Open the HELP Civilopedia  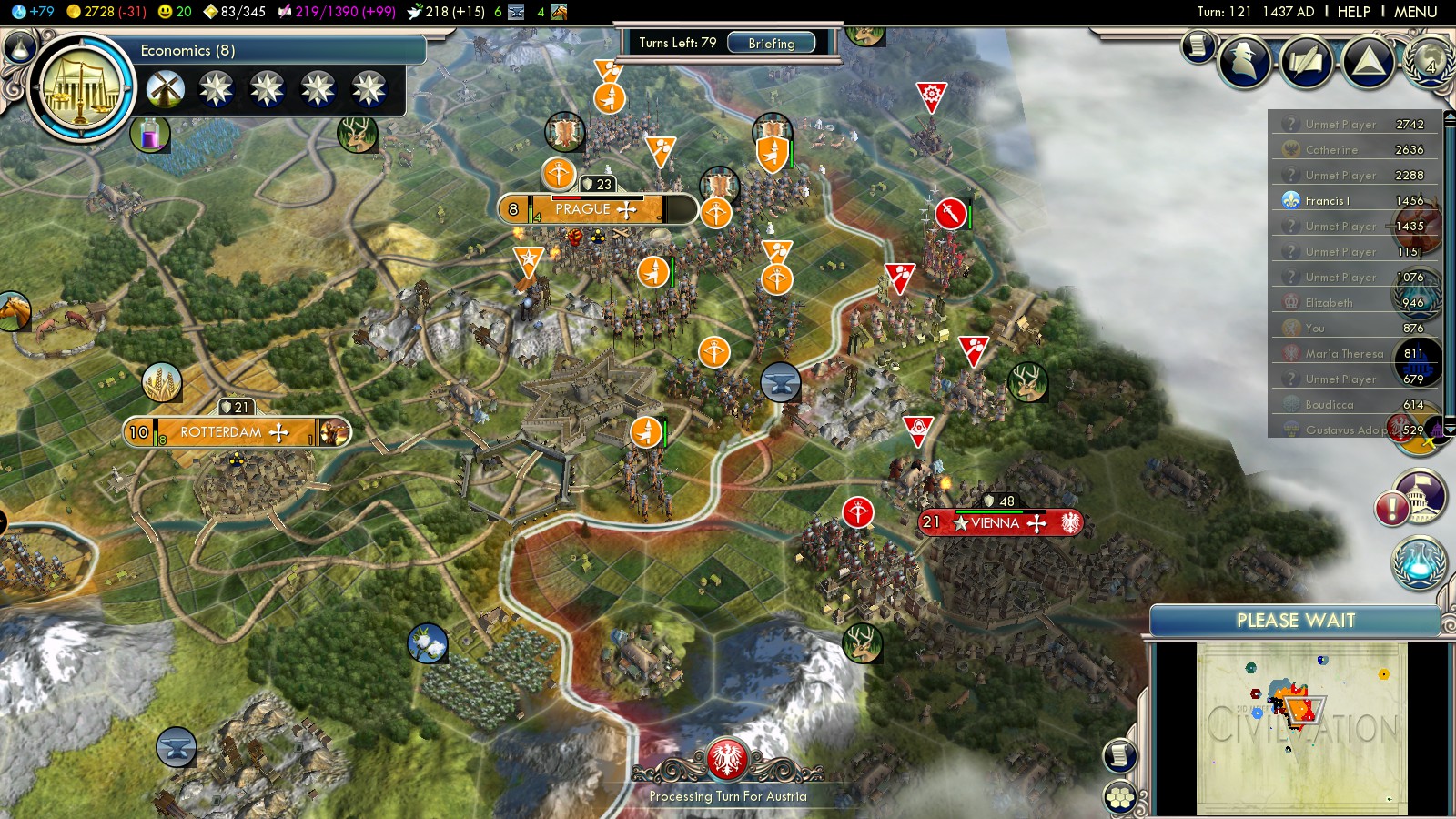(x=1353, y=12)
